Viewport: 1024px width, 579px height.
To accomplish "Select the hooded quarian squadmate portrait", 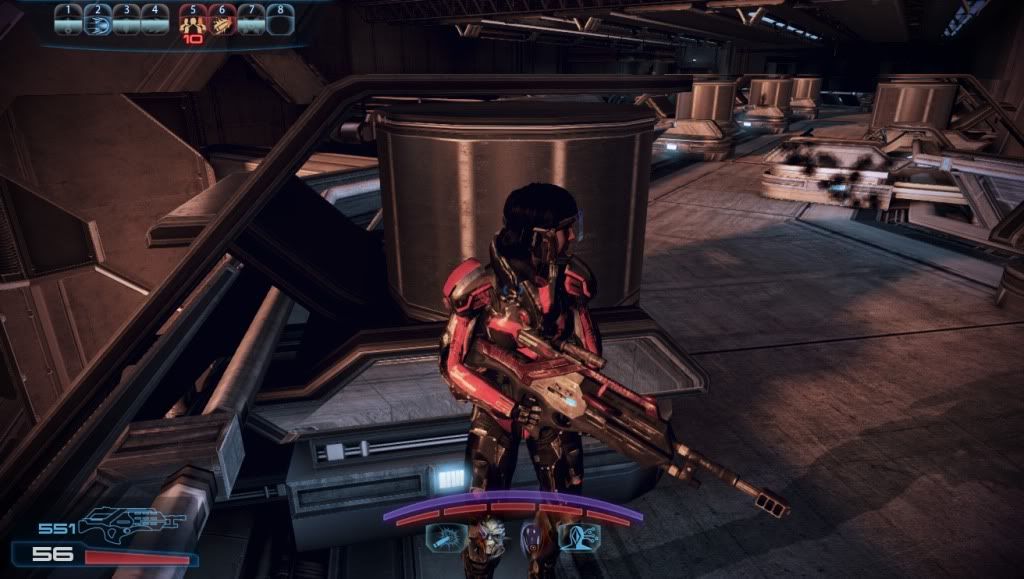I will click(531, 537).
